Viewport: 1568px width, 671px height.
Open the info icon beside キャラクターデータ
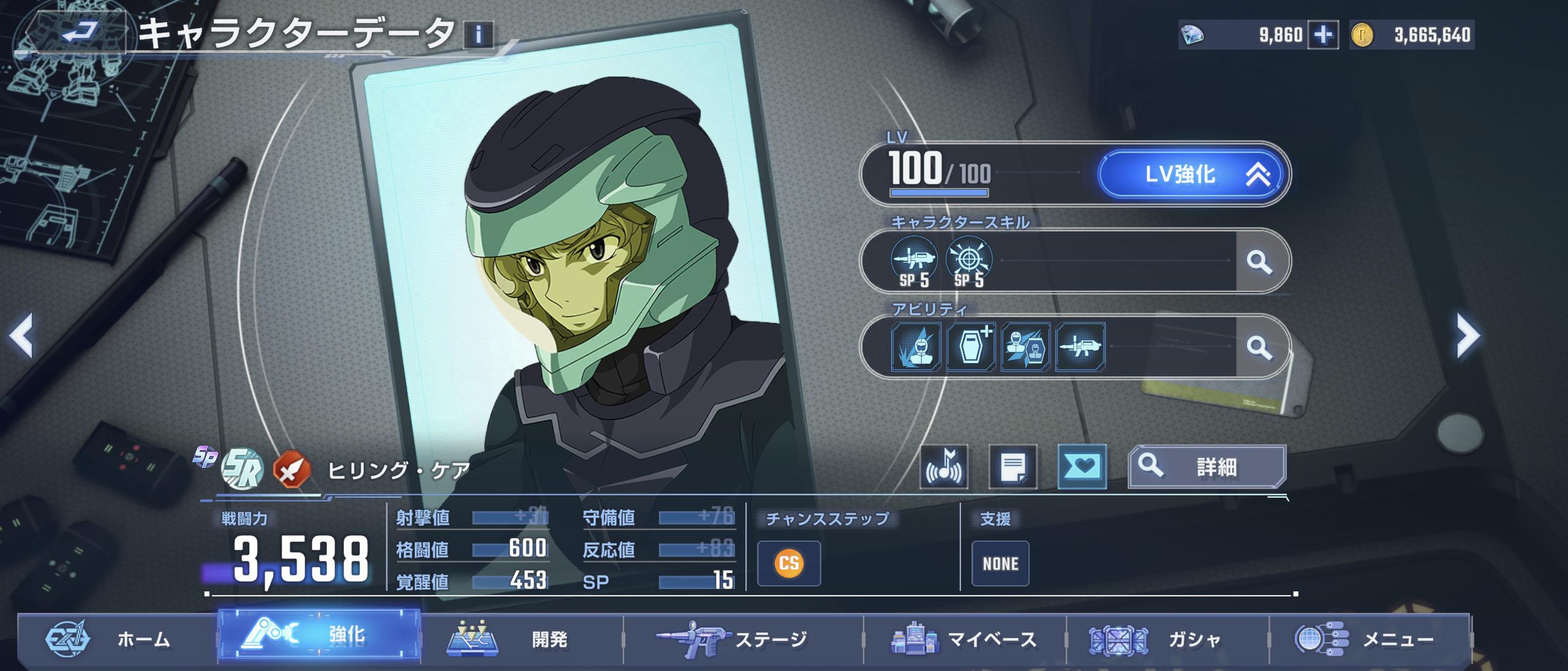479,35
